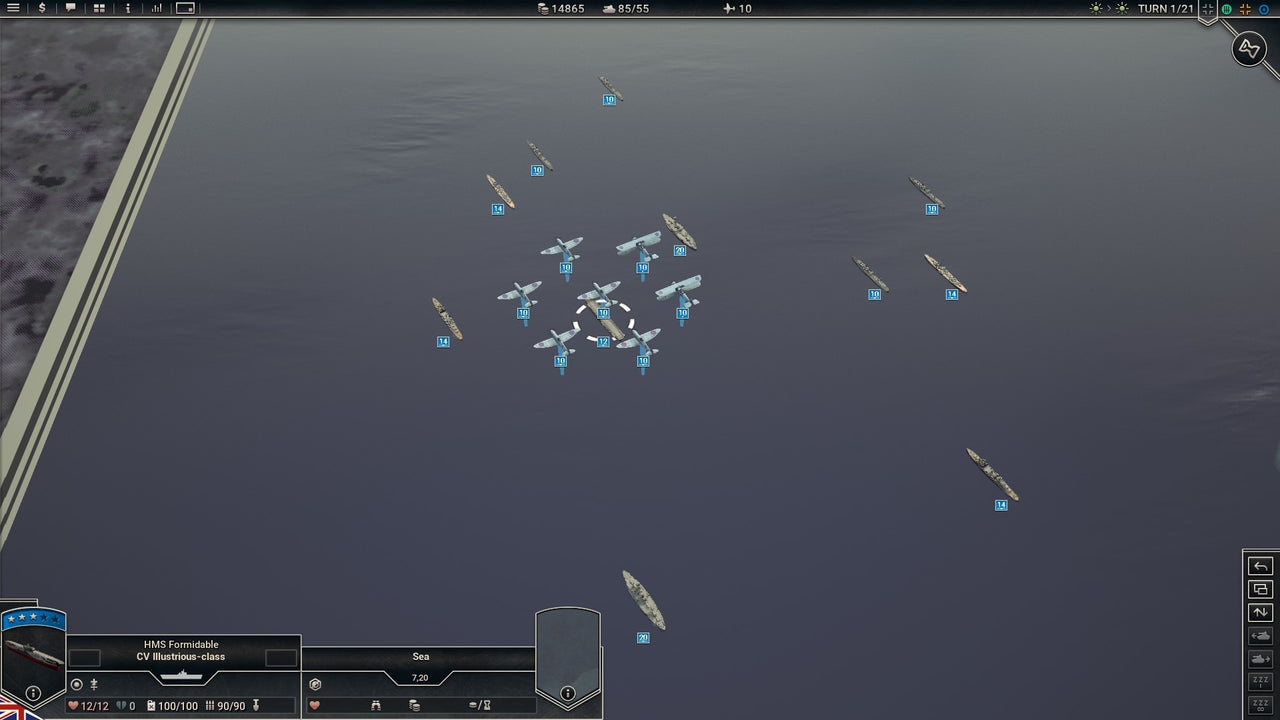This screenshot has width=1280, height=720.
Task: Click the undo move arrow button
Action: tap(1260, 566)
